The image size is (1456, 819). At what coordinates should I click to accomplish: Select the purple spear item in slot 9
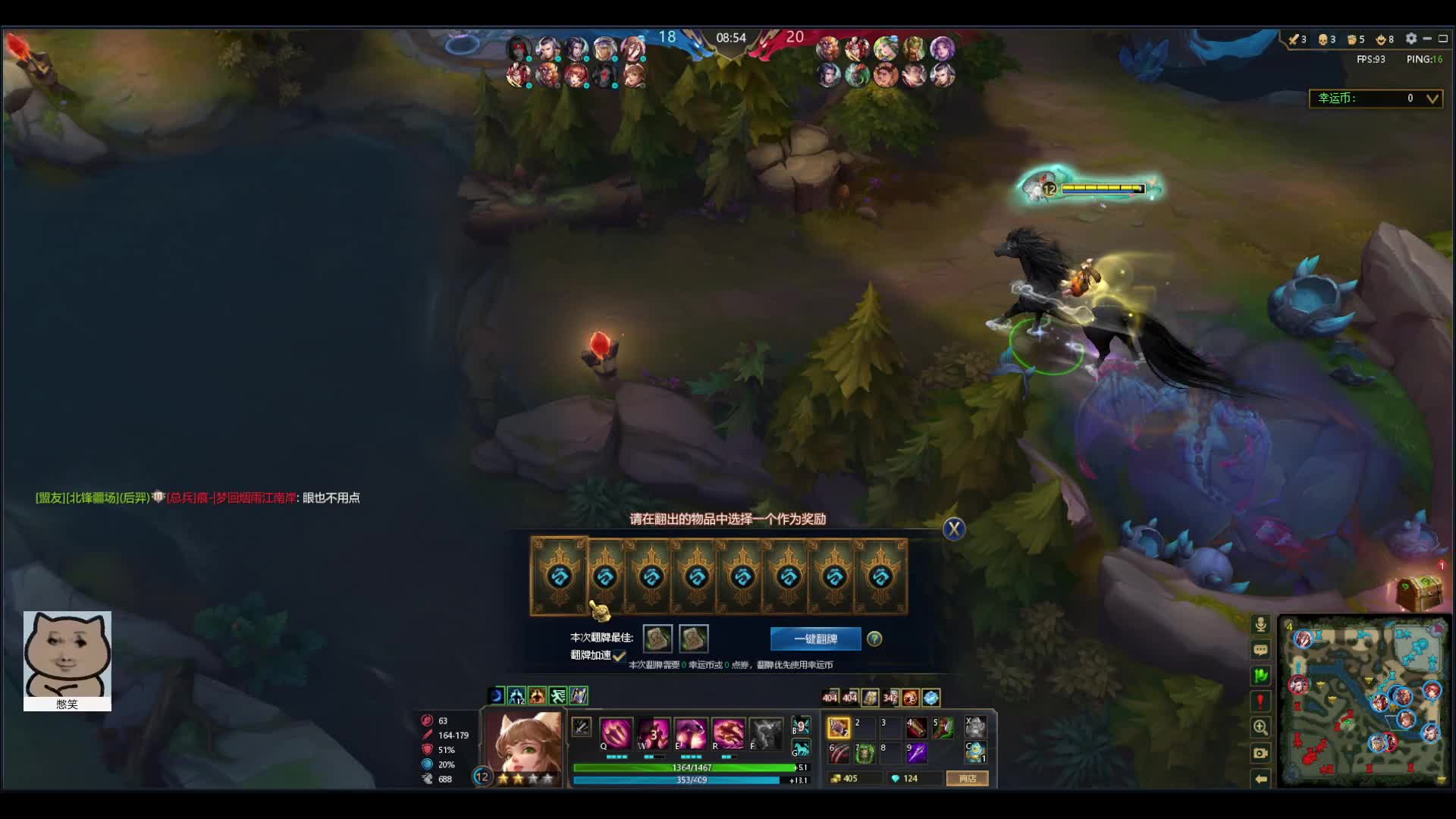[916, 752]
